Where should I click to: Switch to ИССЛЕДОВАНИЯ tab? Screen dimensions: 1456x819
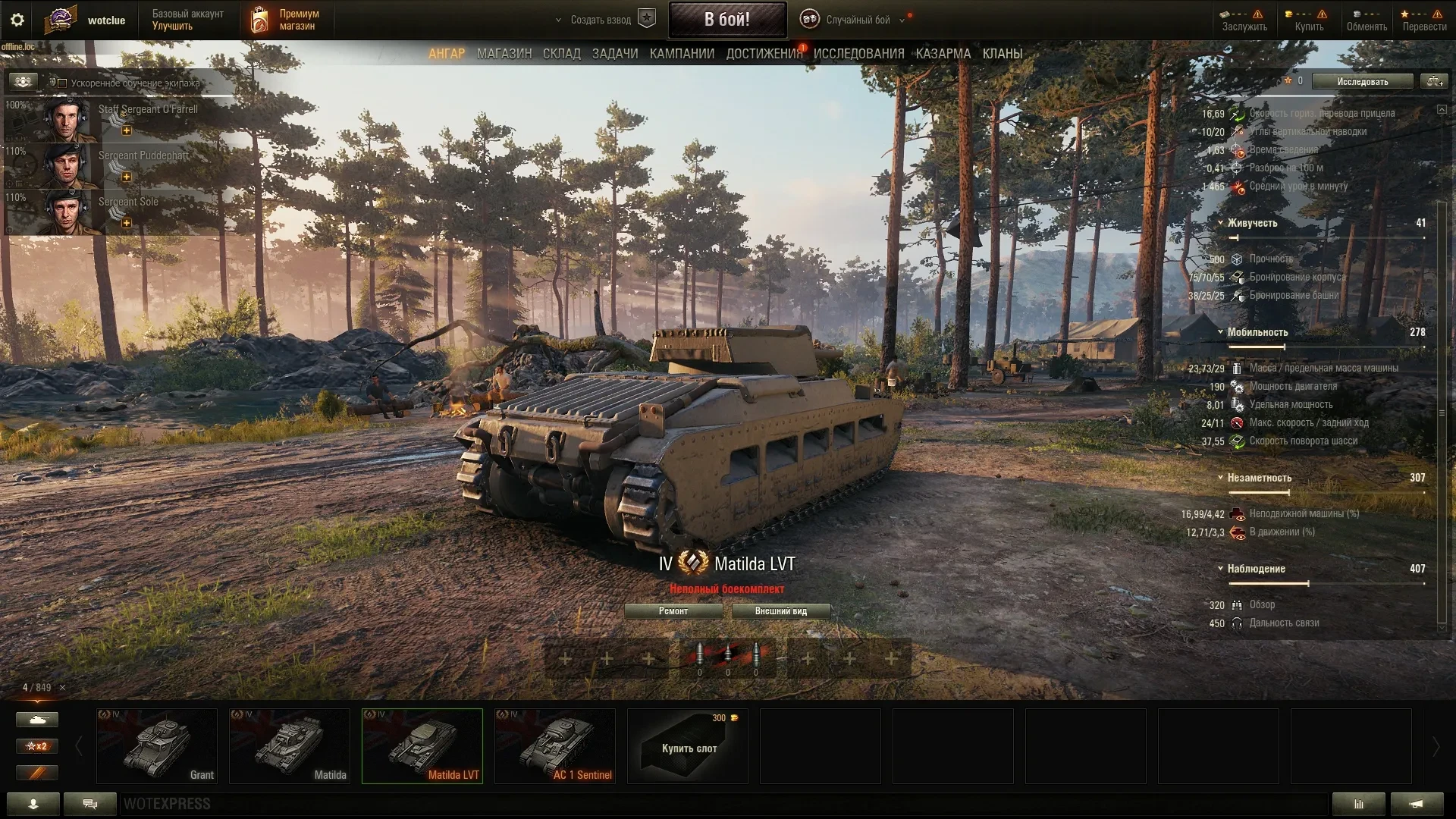tap(858, 54)
